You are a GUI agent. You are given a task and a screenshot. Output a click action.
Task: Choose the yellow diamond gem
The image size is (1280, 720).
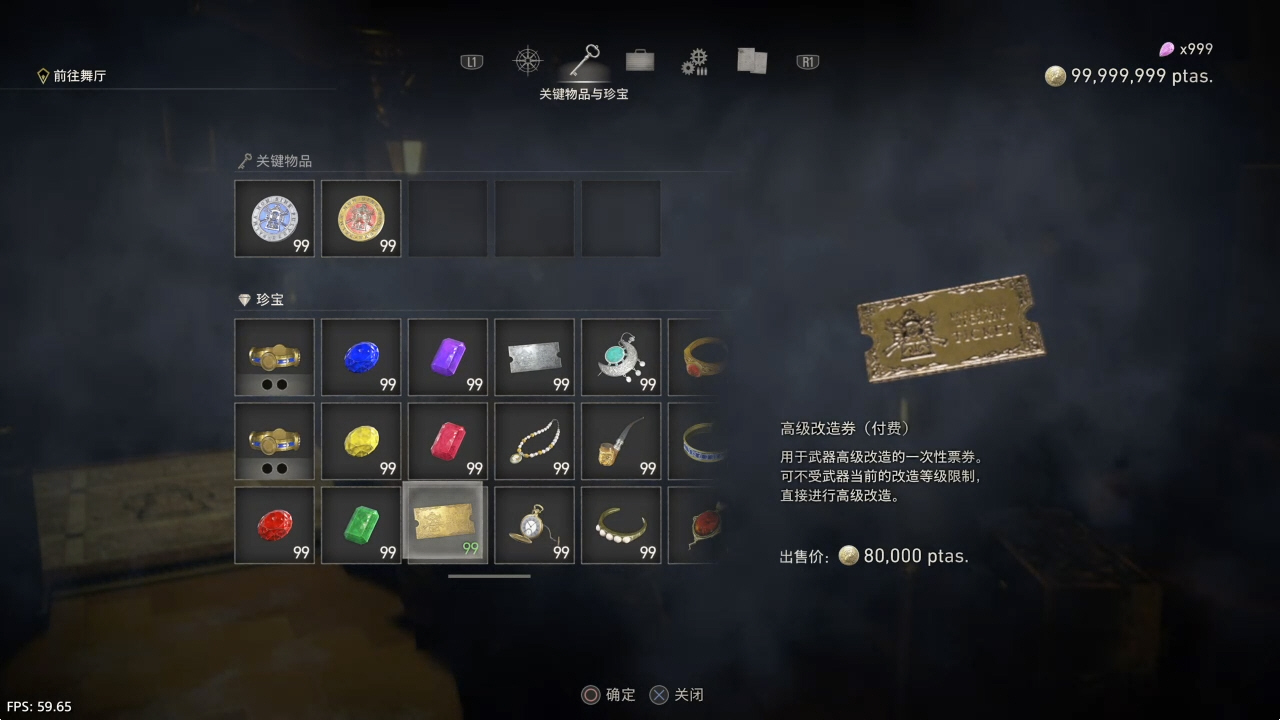(x=361, y=441)
